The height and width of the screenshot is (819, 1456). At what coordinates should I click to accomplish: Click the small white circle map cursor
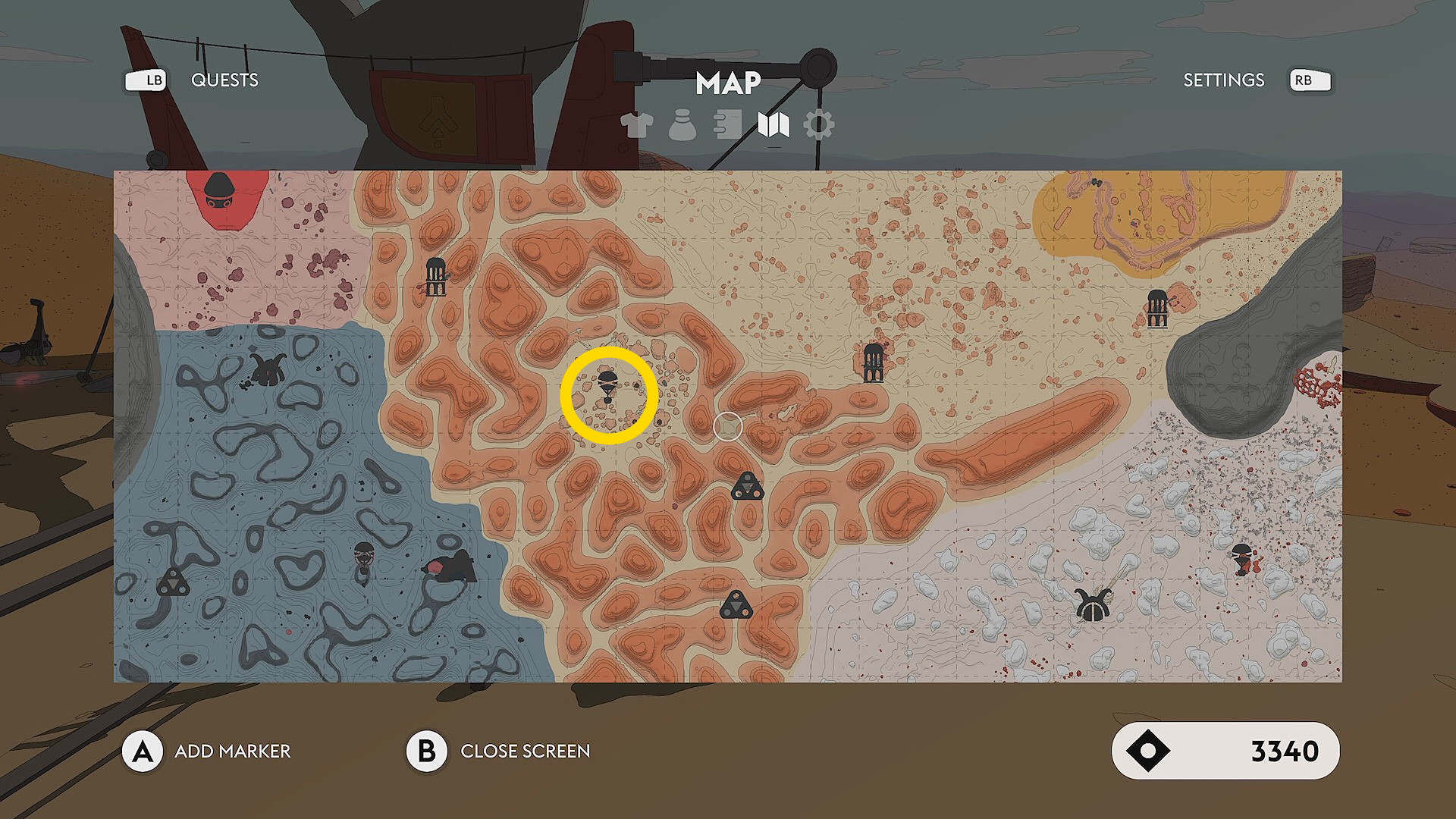728,427
